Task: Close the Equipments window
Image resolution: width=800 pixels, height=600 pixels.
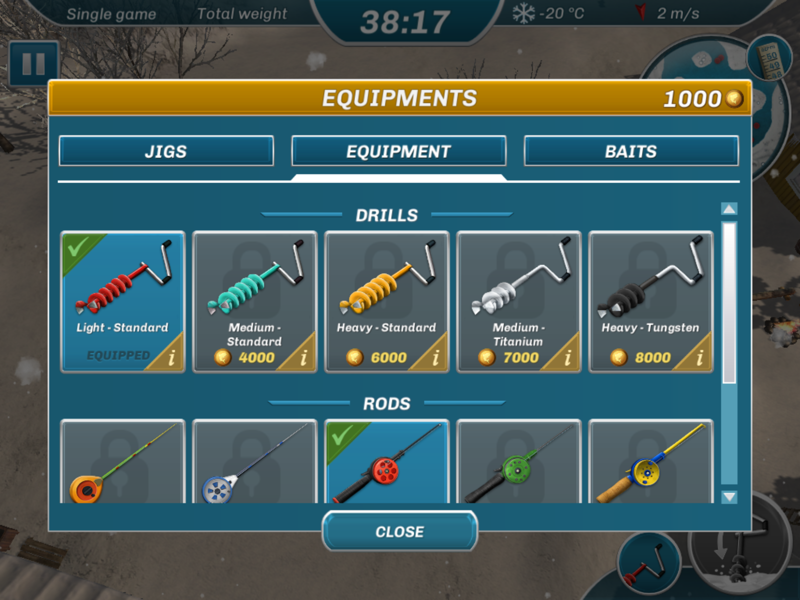Action: pos(399,532)
